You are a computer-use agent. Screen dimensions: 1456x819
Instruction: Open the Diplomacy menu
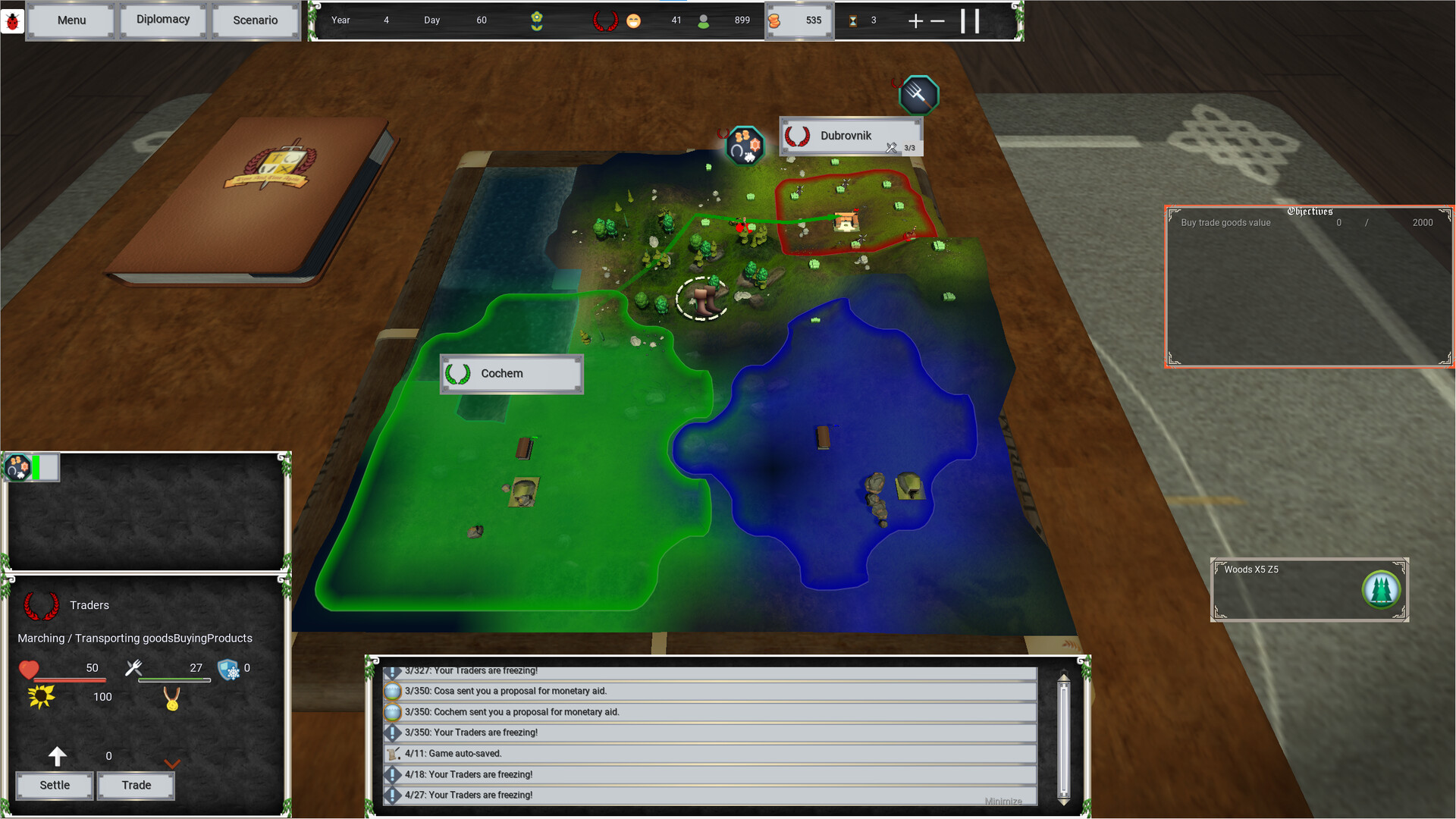(162, 20)
